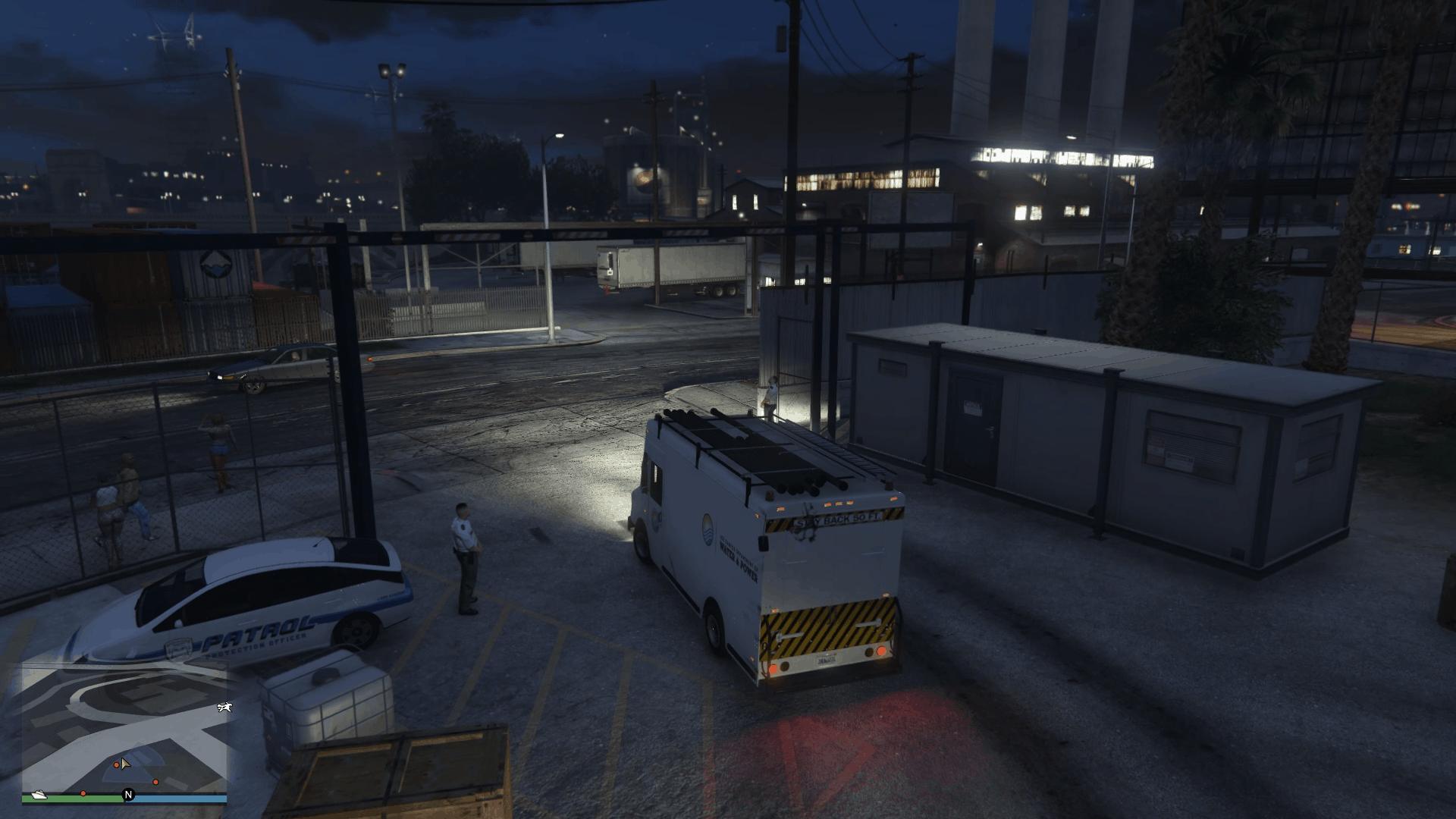Click the player arrow on the minimap
The image size is (1456, 819).
click(x=125, y=764)
